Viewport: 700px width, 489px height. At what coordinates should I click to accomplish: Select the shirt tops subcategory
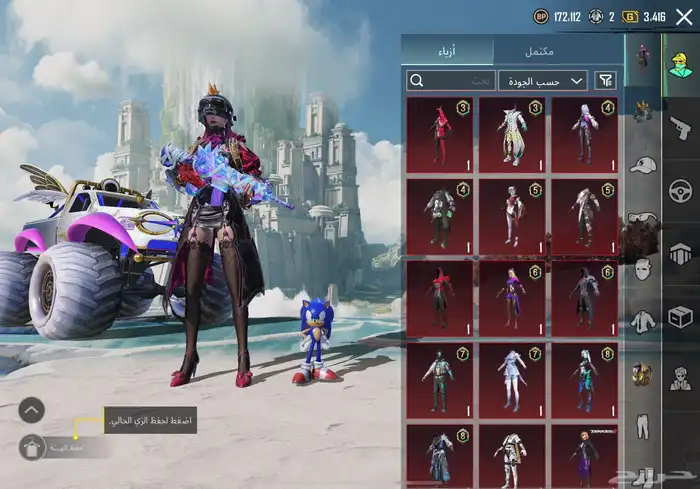click(643, 321)
